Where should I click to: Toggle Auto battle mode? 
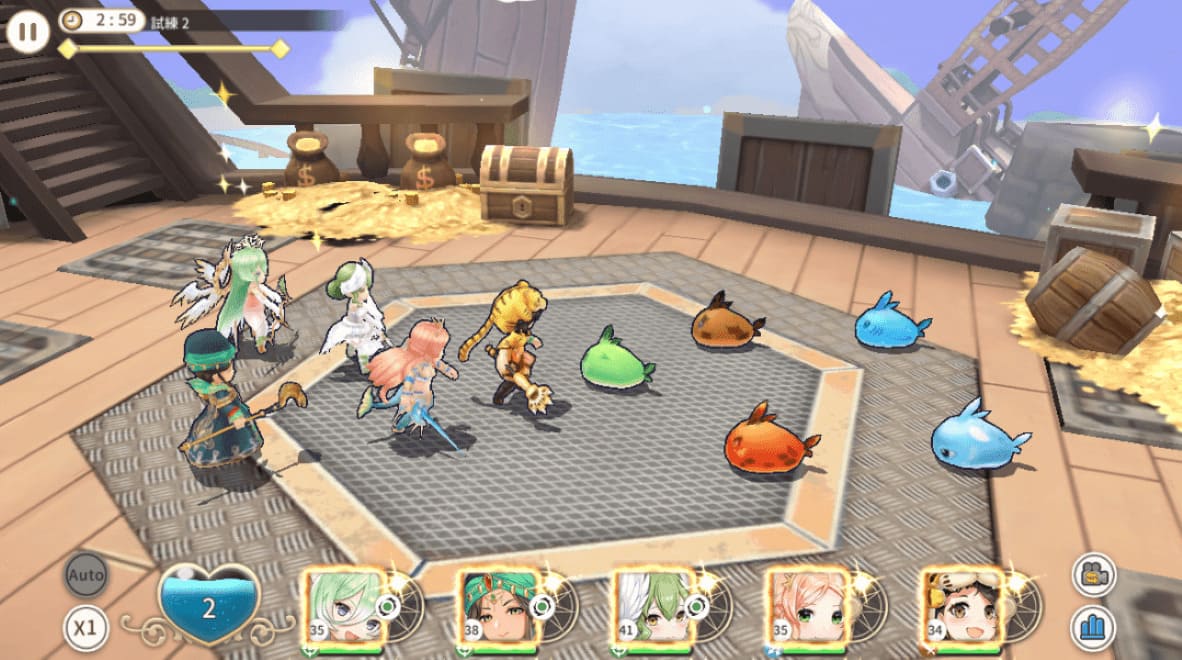[87, 576]
